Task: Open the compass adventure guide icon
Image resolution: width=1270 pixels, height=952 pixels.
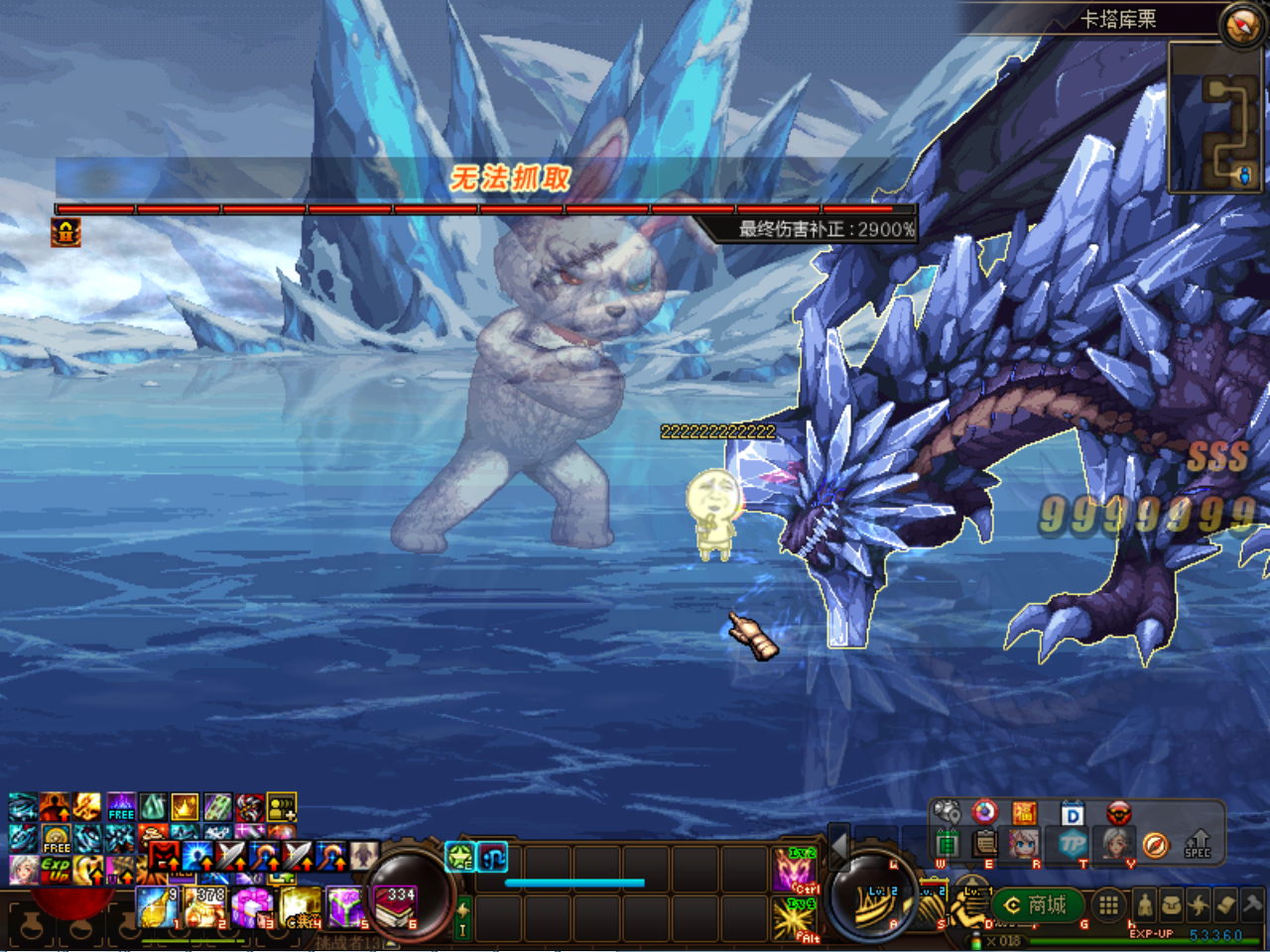Action: tap(1155, 845)
